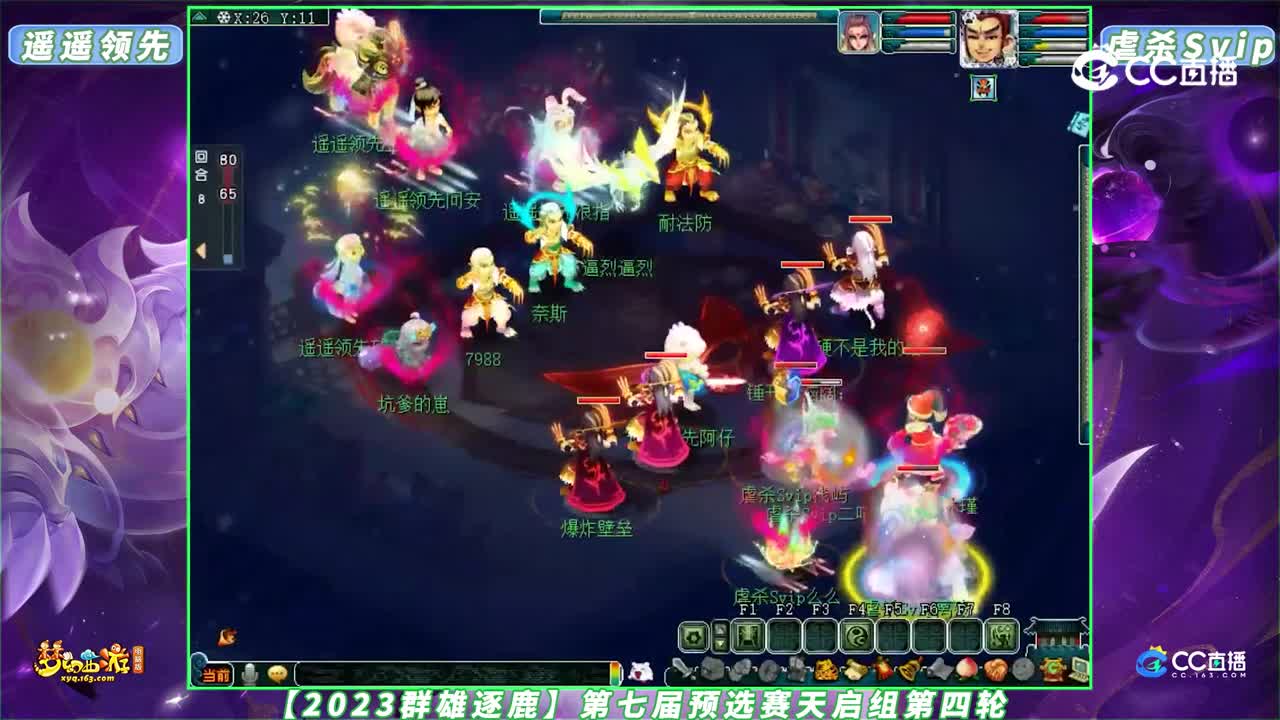Expand hotkeys using the up arrow beside F1

coord(721,628)
